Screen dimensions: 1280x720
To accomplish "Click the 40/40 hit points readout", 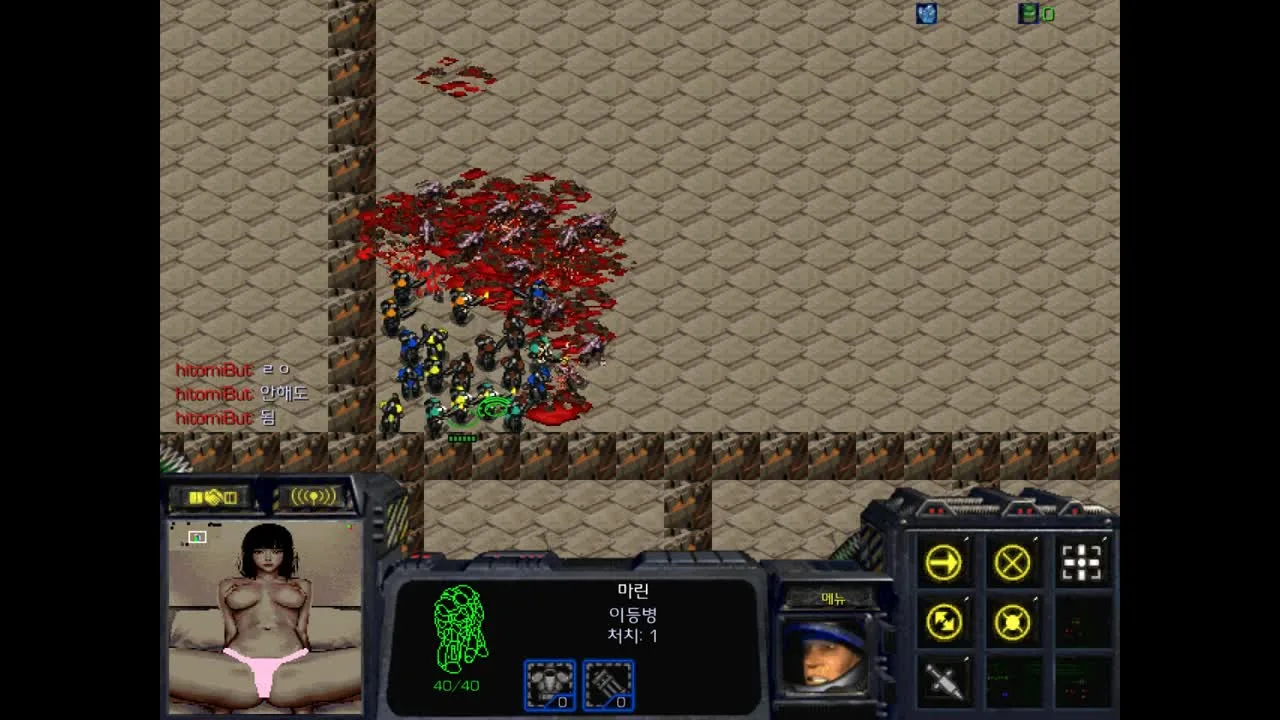I will point(455,686).
